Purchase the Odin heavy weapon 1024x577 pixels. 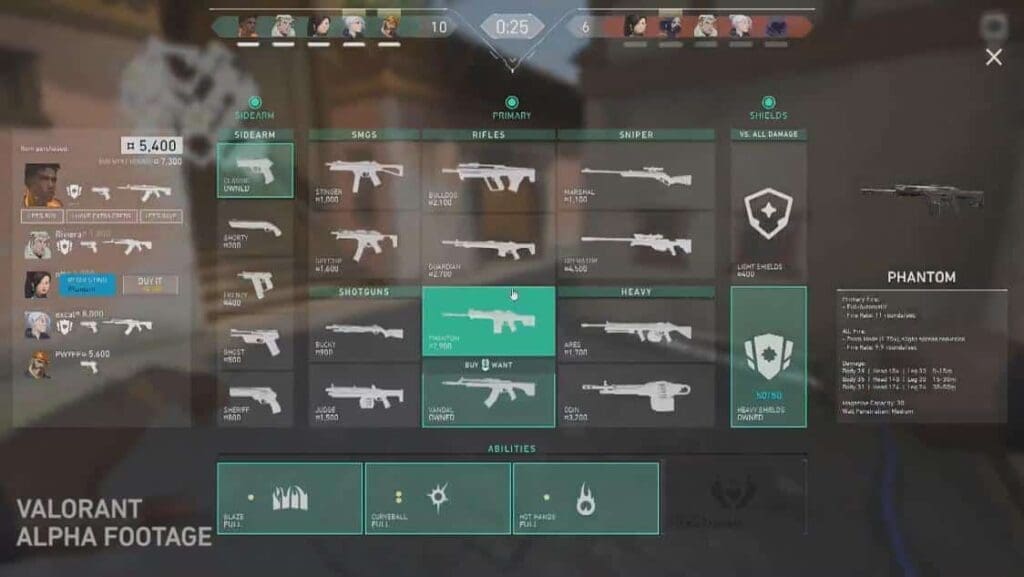tap(636, 395)
